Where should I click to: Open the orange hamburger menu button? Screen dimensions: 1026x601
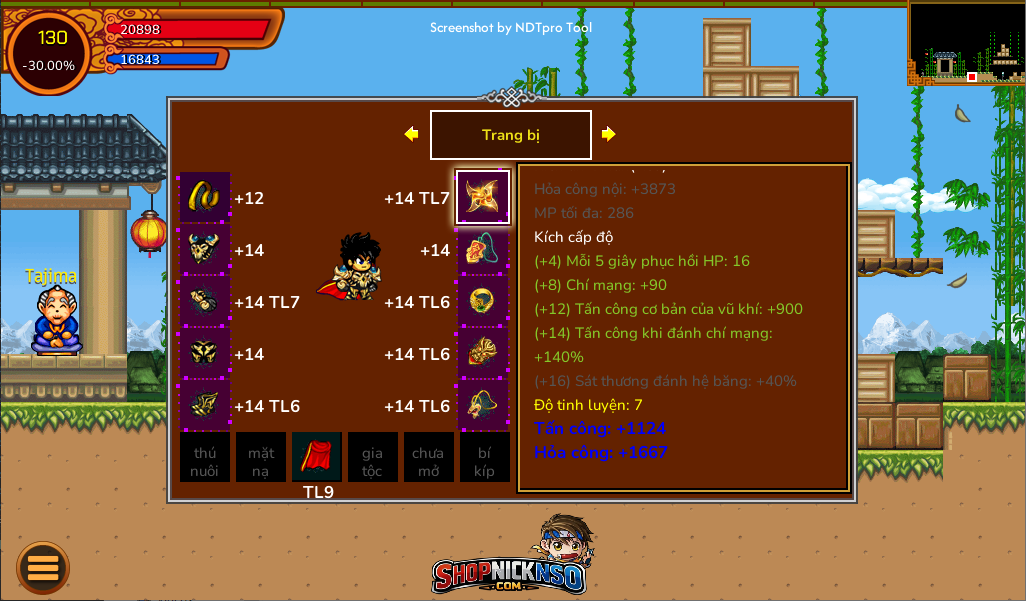(43, 568)
